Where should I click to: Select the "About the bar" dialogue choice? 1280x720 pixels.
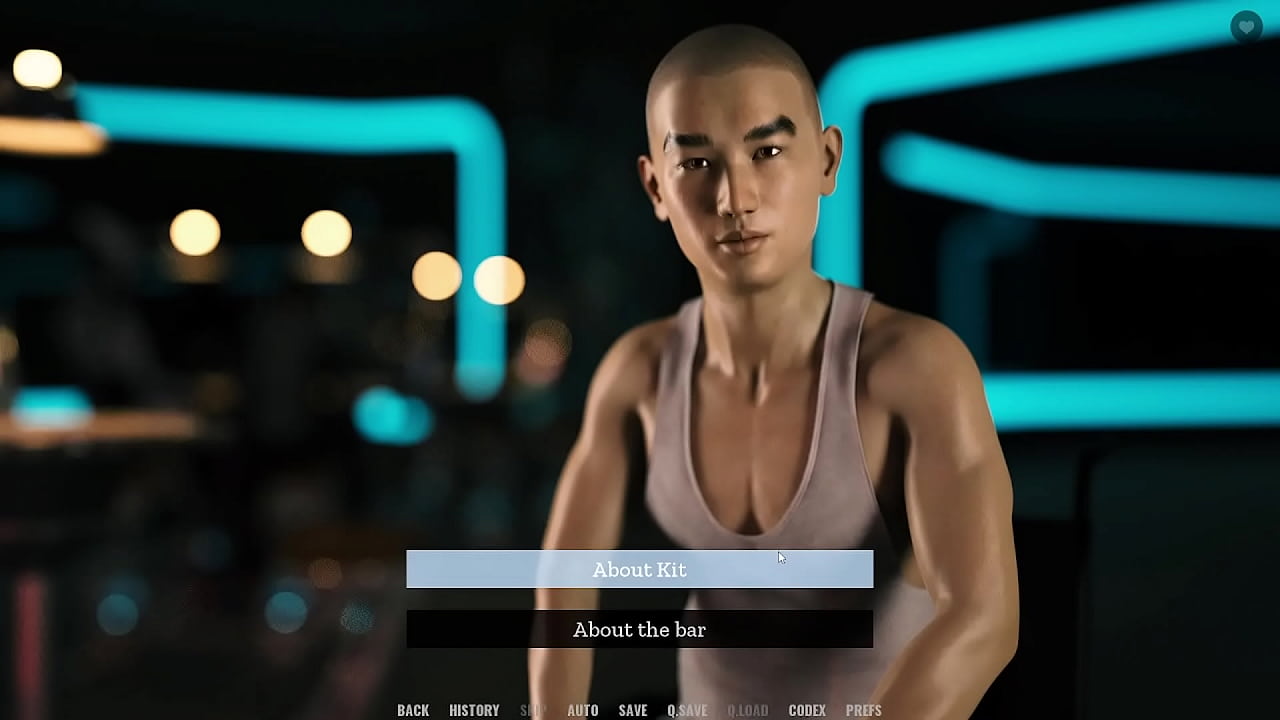point(639,629)
